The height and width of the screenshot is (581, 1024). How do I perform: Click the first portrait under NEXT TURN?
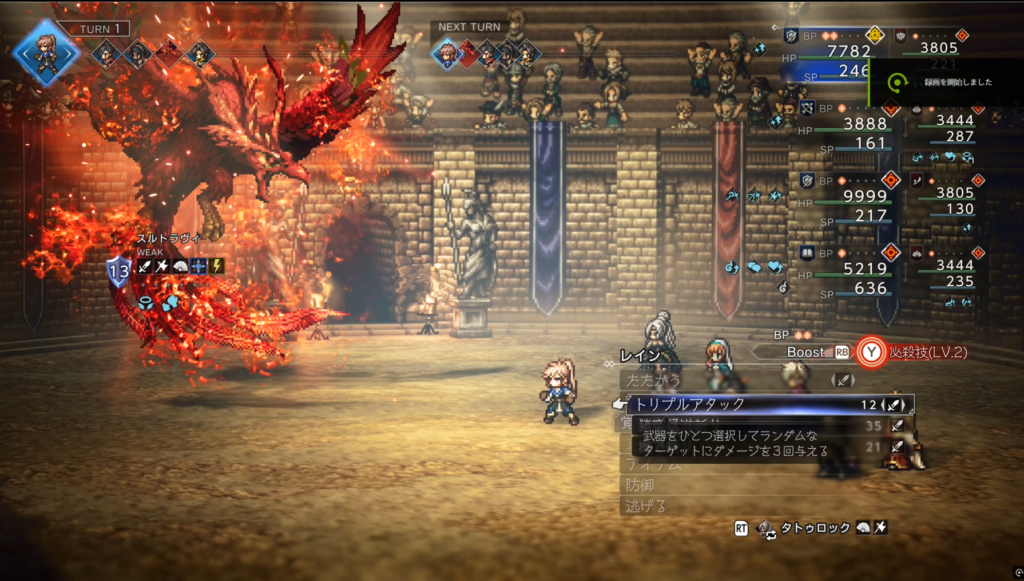pos(447,54)
